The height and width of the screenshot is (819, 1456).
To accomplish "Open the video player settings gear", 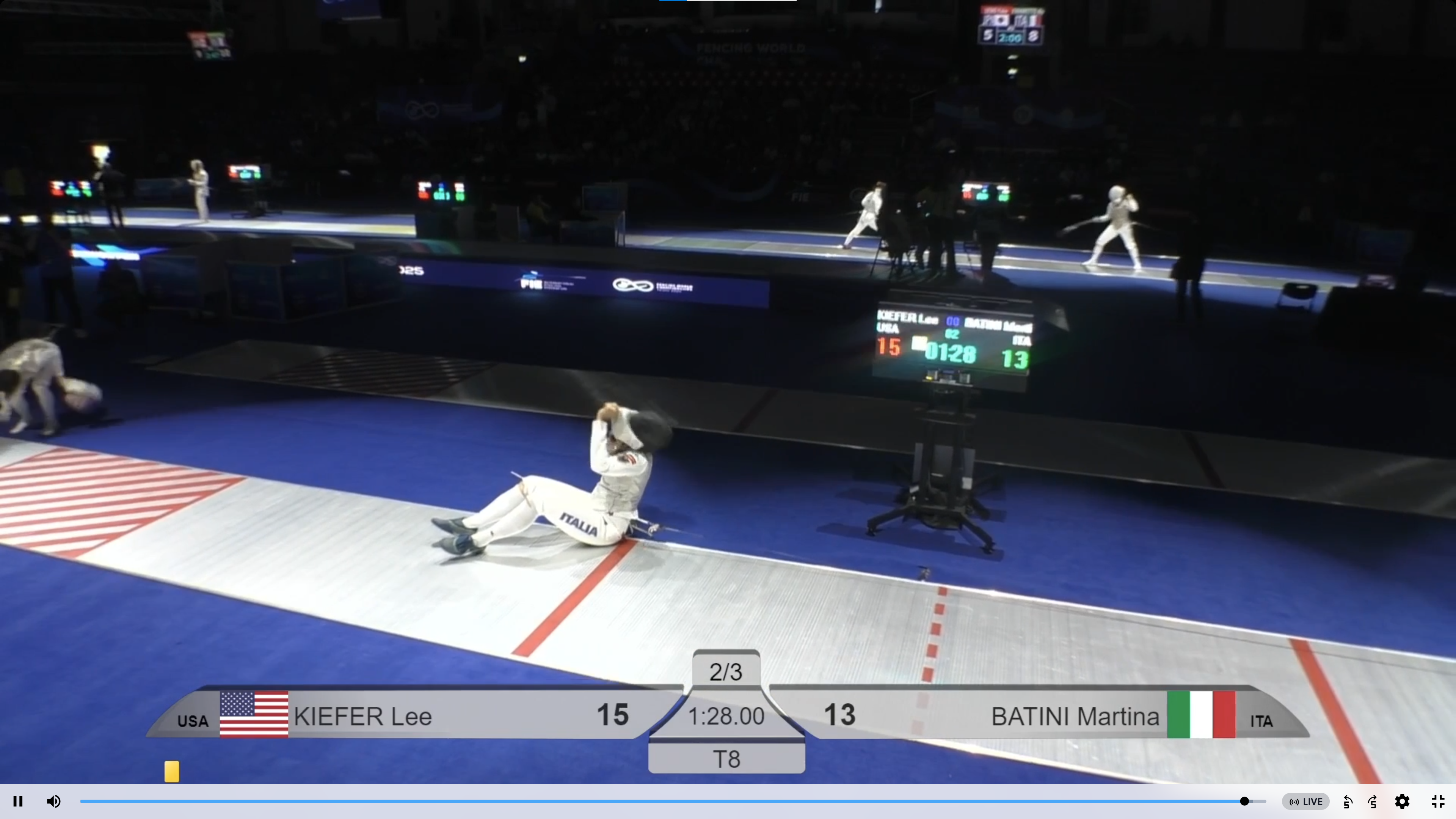I will click(x=1402, y=802).
